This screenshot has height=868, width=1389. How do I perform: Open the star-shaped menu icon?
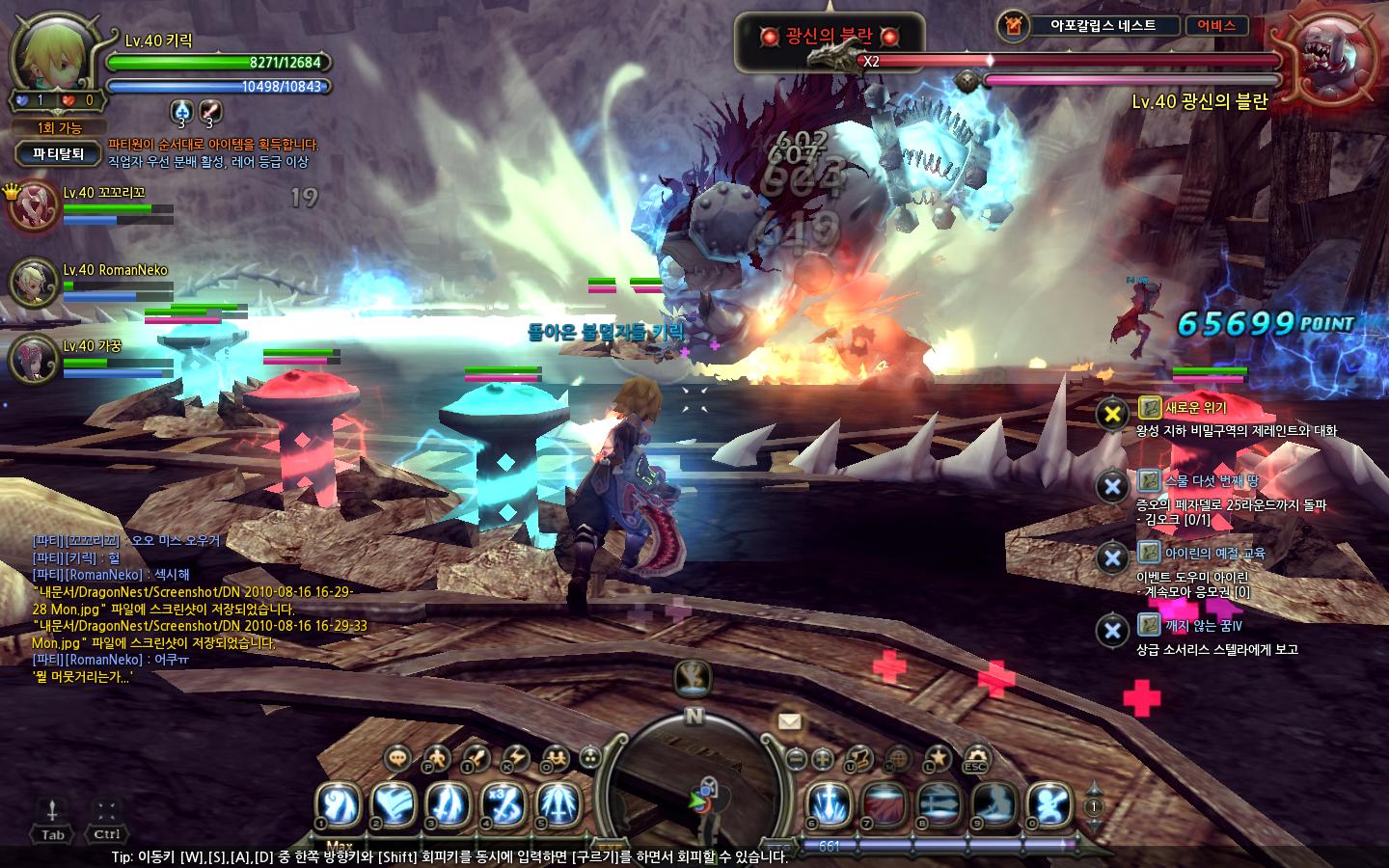pyautogui.click(x=938, y=758)
